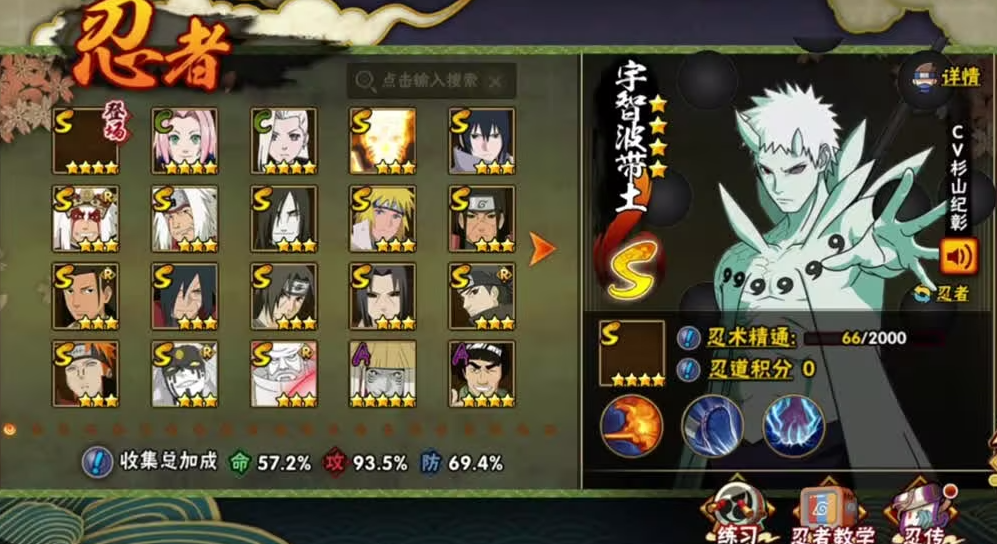The height and width of the screenshot is (544, 997).
Task: Select the pink-haired Sakura ninja tile
Action: 184,141
